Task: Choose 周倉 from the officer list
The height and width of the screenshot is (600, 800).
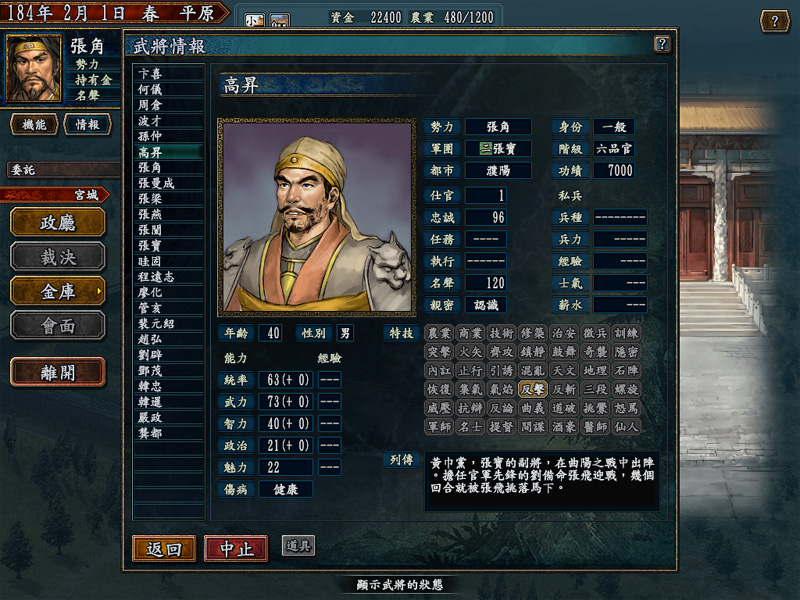Action: [x=151, y=104]
